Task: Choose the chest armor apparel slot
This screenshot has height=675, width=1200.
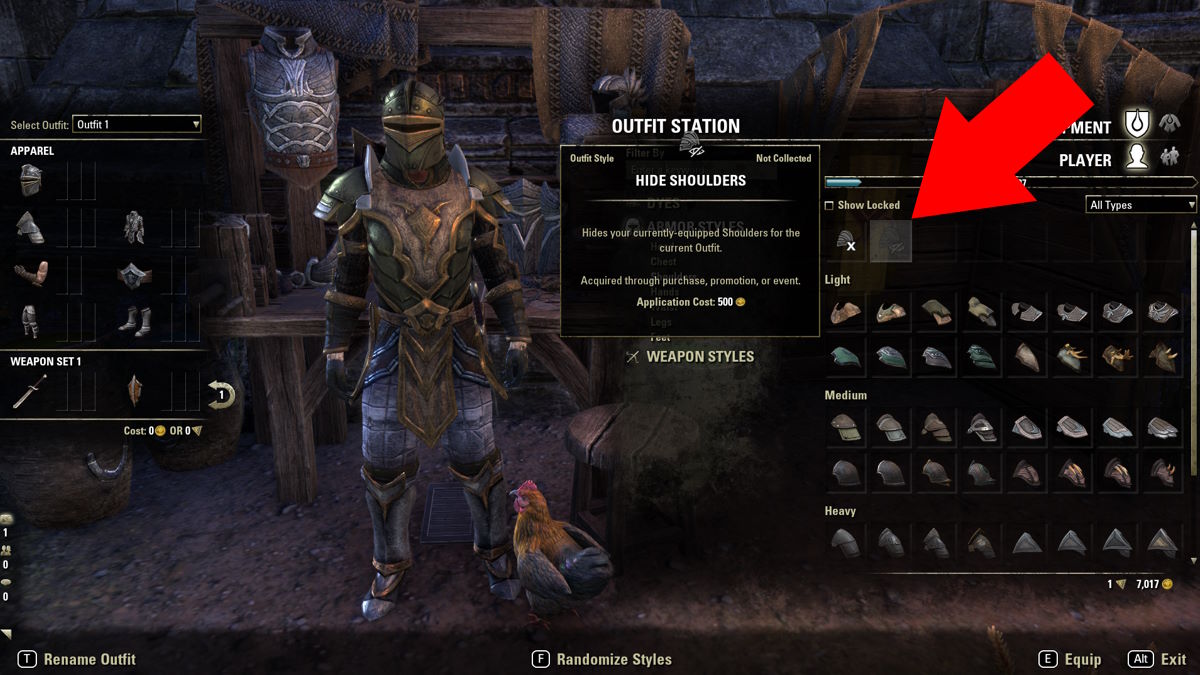Action: pyautogui.click(x=134, y=227)
